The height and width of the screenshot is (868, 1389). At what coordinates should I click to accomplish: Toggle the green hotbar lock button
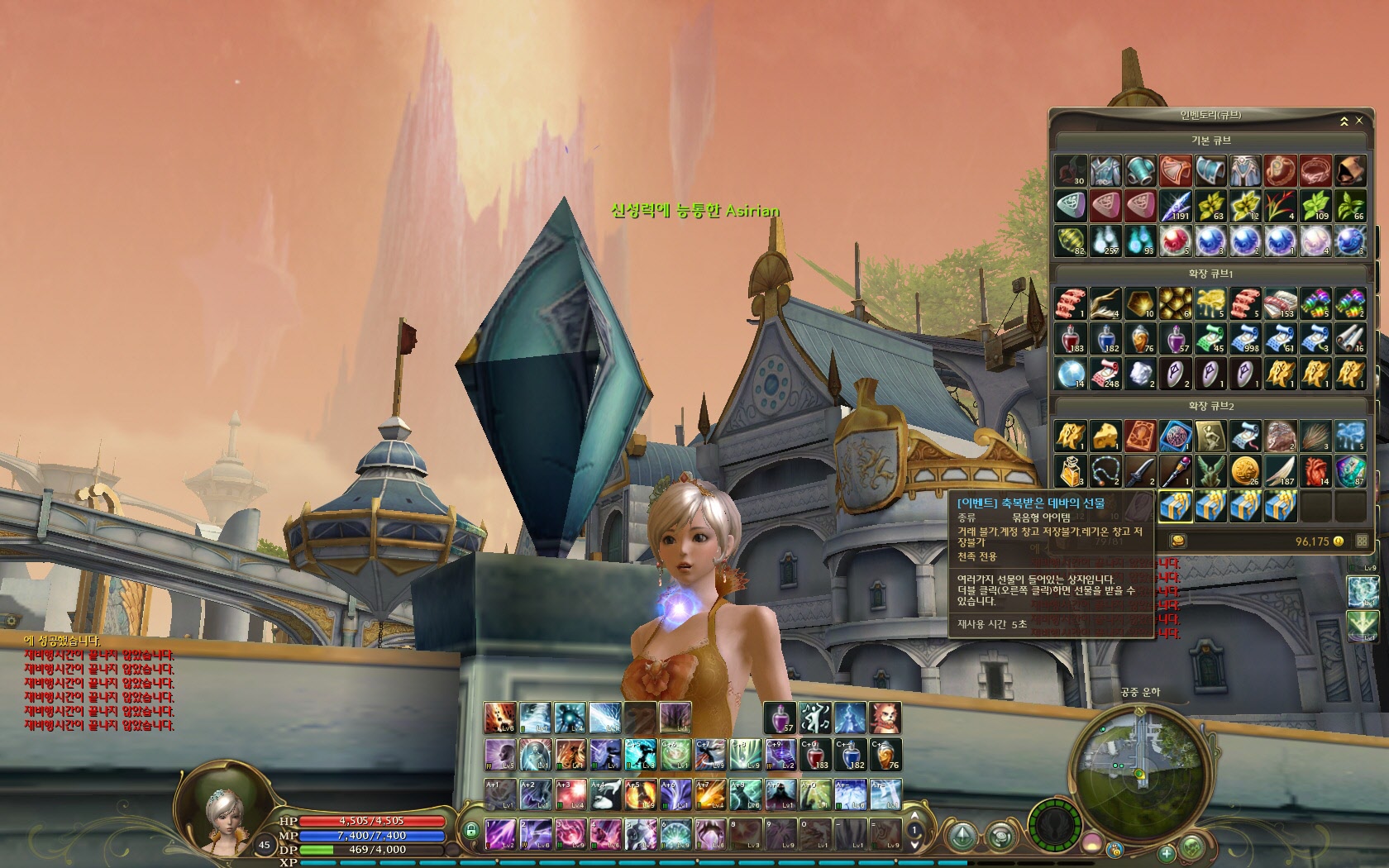[471, 829]
